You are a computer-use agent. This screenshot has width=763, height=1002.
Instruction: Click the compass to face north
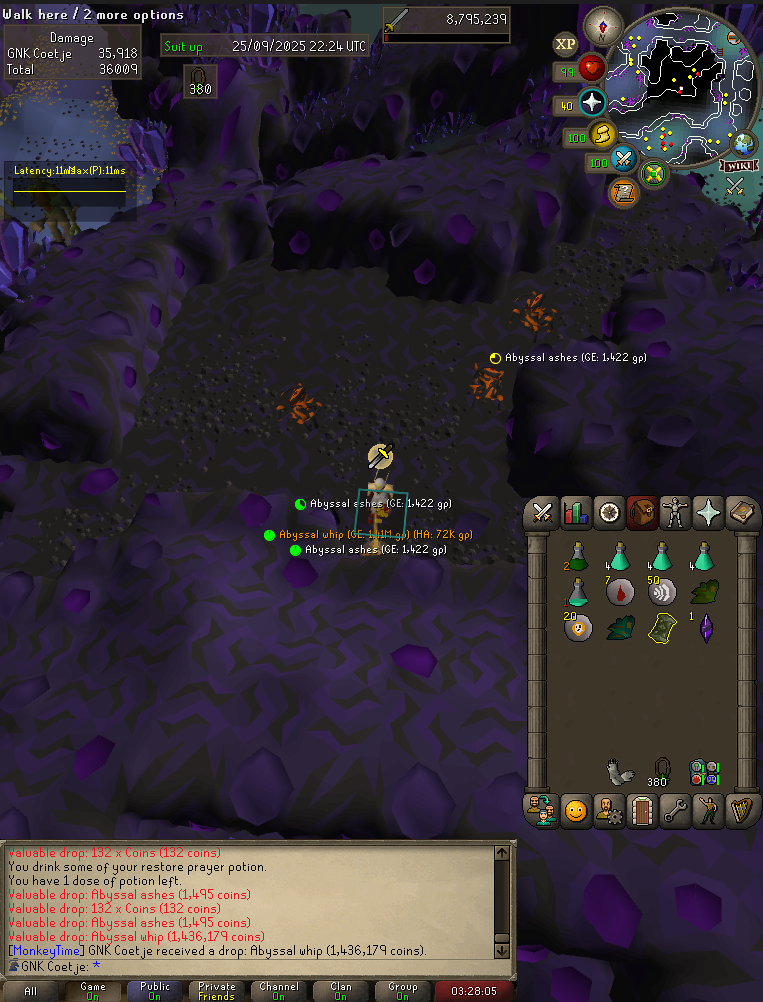click(x=603, y=25)
